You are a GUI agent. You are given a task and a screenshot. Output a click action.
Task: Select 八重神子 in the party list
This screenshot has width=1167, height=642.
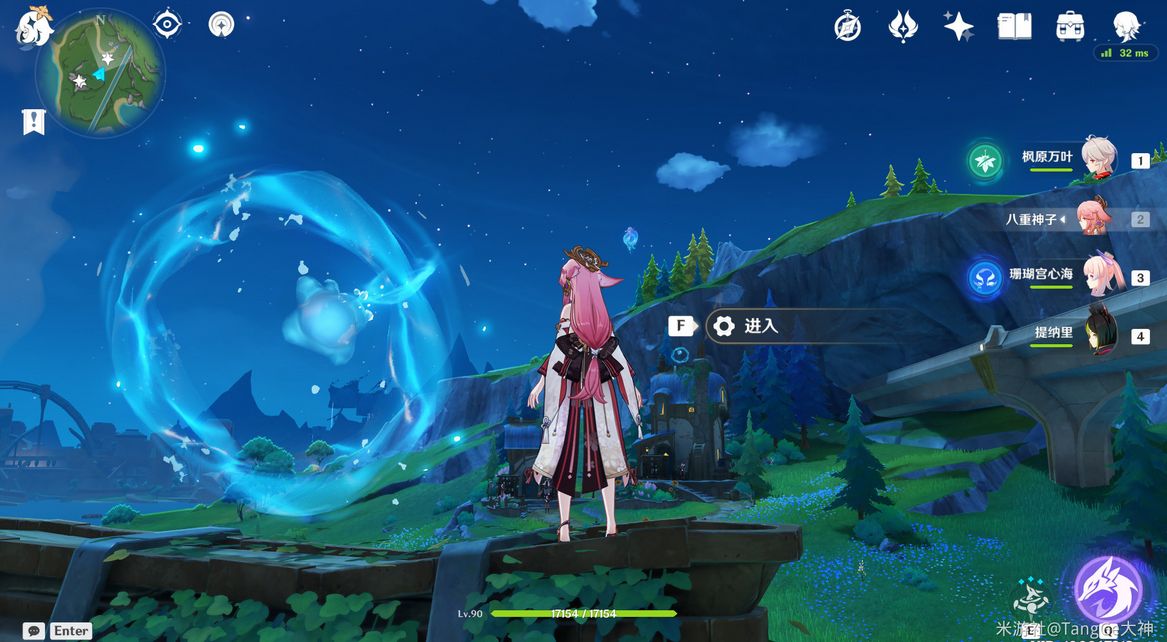(1061, 219)
